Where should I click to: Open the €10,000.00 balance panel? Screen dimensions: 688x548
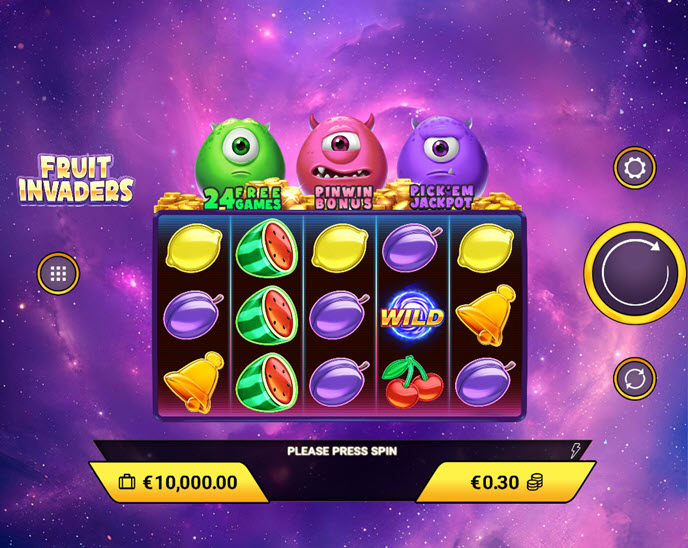pyautogui.click(x=178, y=482)
